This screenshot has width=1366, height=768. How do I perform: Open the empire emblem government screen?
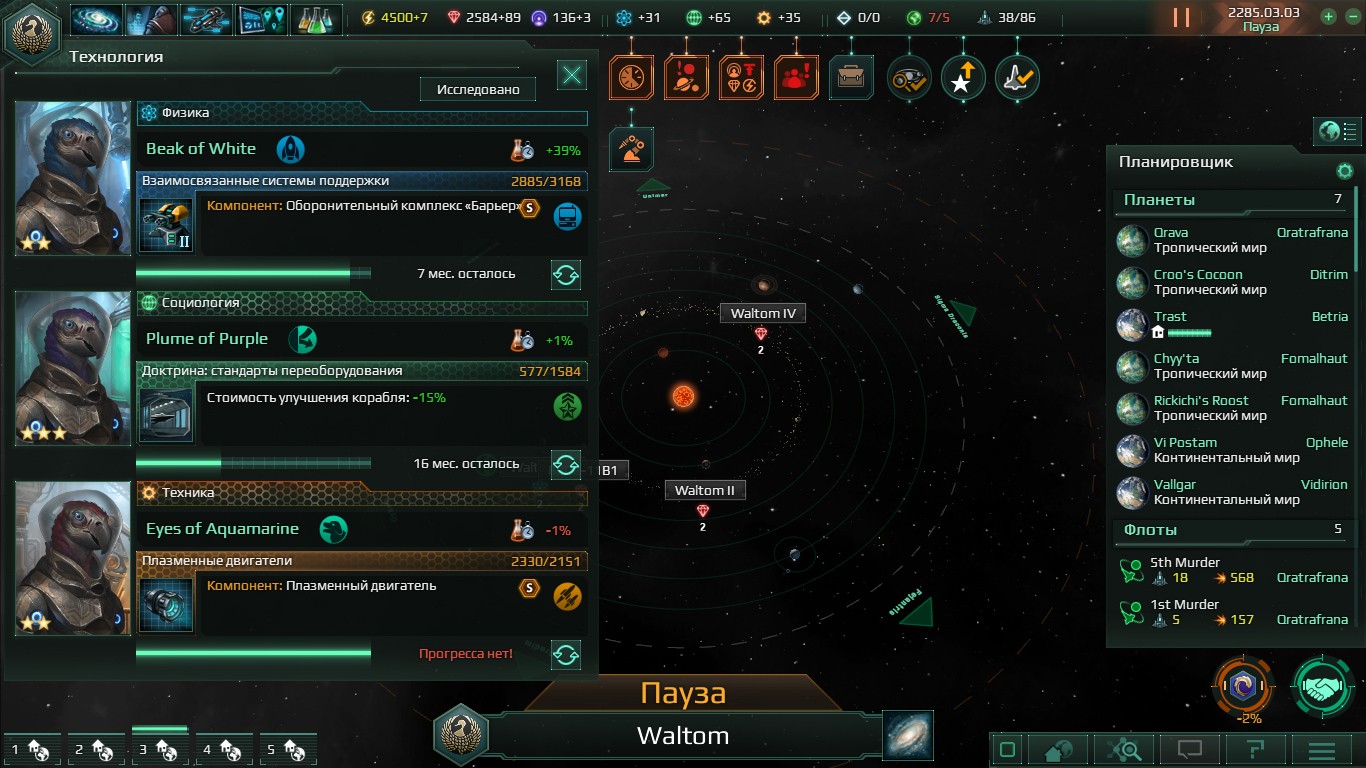31,32
